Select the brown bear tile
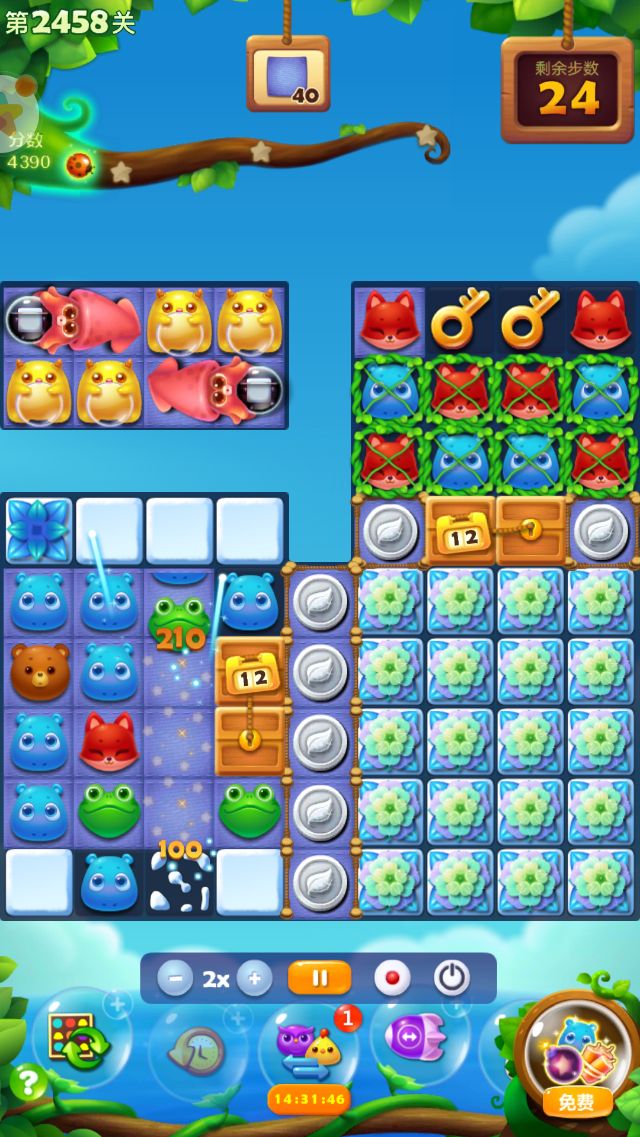Viewport: 640px width, 1137px height. (x=40, y=671)
